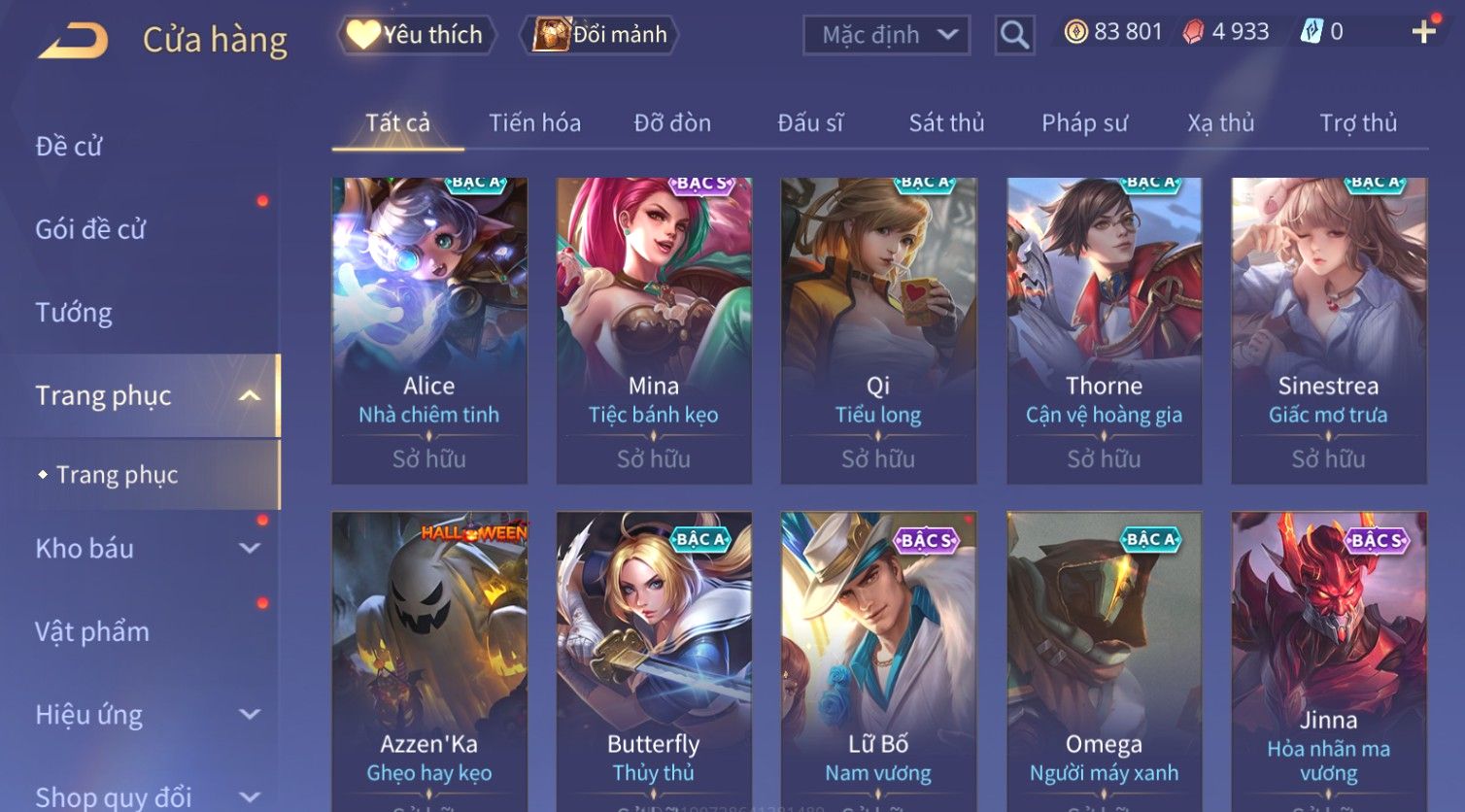
Task: Add currency with the plus button
Action: [1423, 32]
